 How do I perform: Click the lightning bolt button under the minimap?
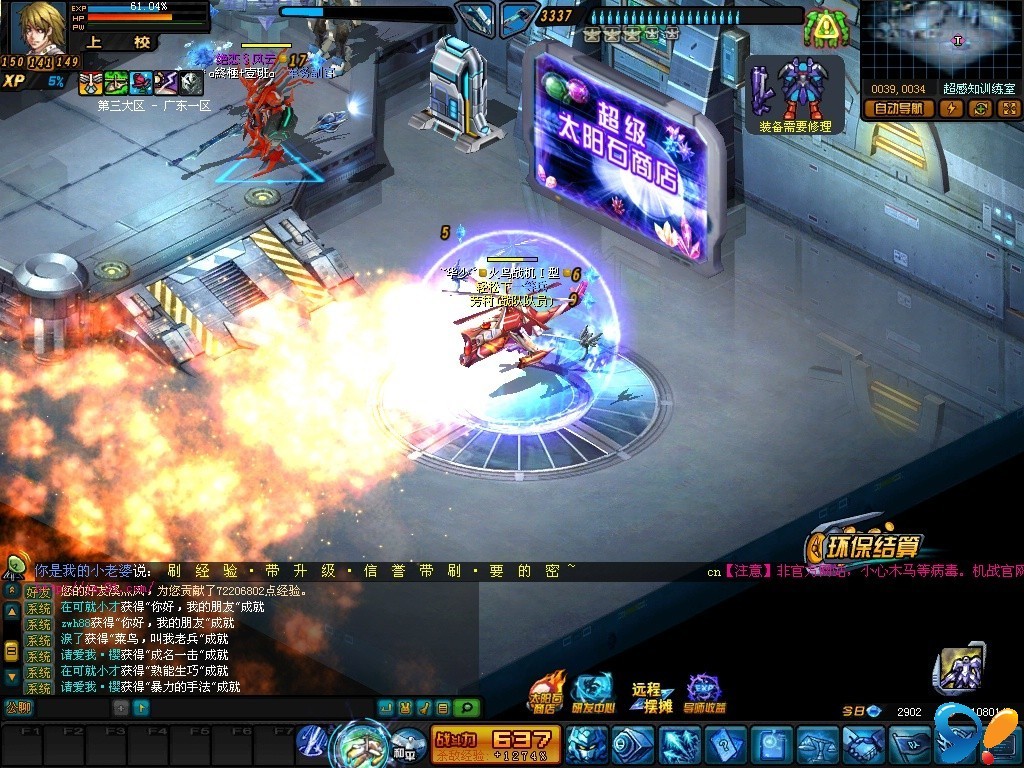953,109
